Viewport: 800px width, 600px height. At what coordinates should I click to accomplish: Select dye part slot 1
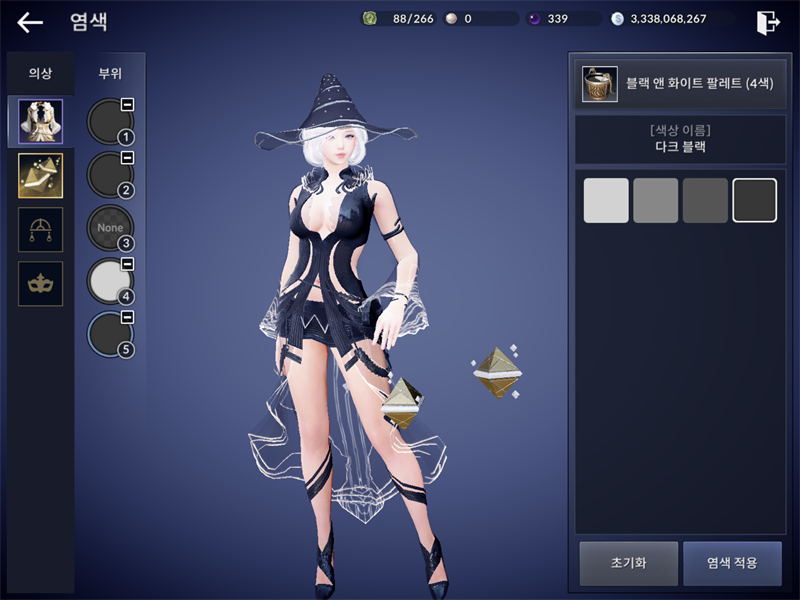(111, 121)
